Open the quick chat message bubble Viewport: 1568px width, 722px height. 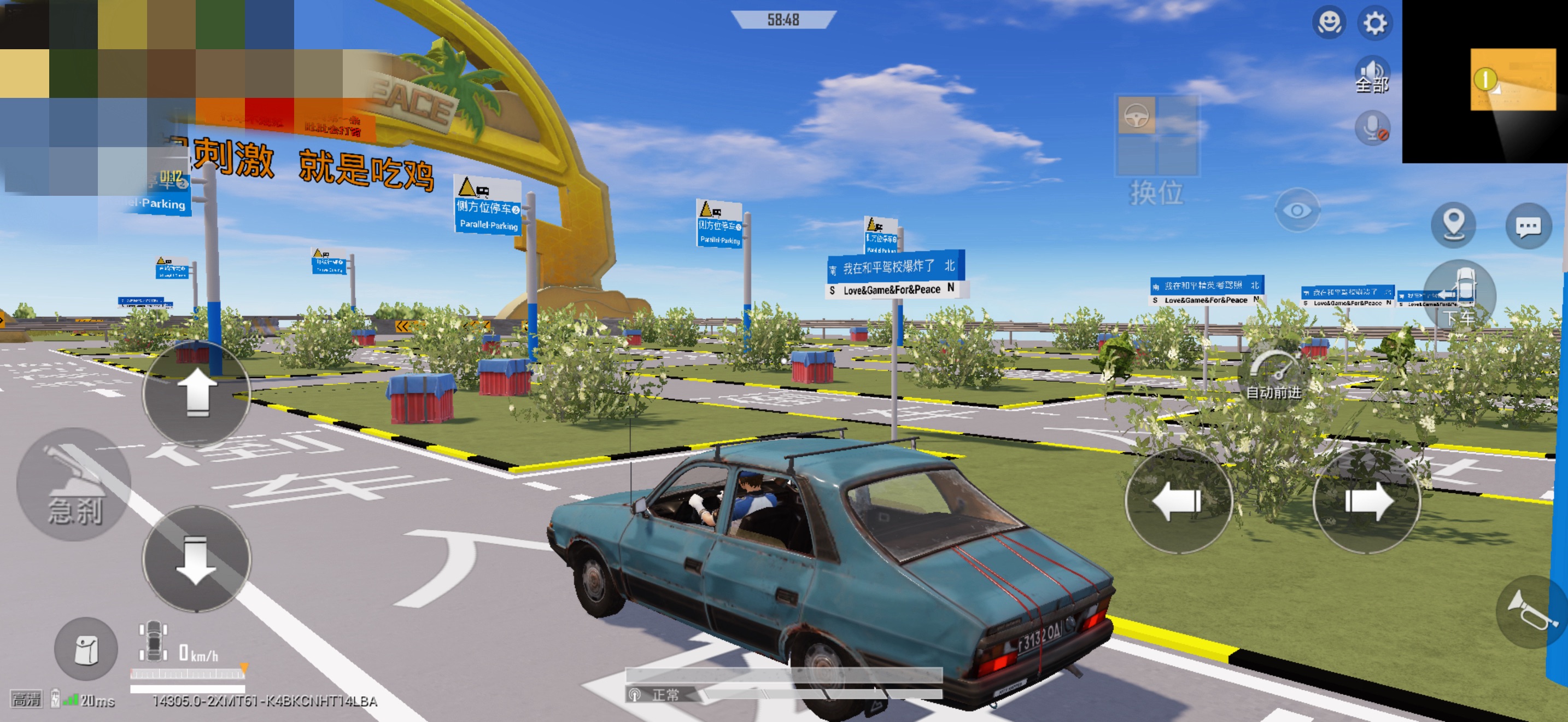1529,226
